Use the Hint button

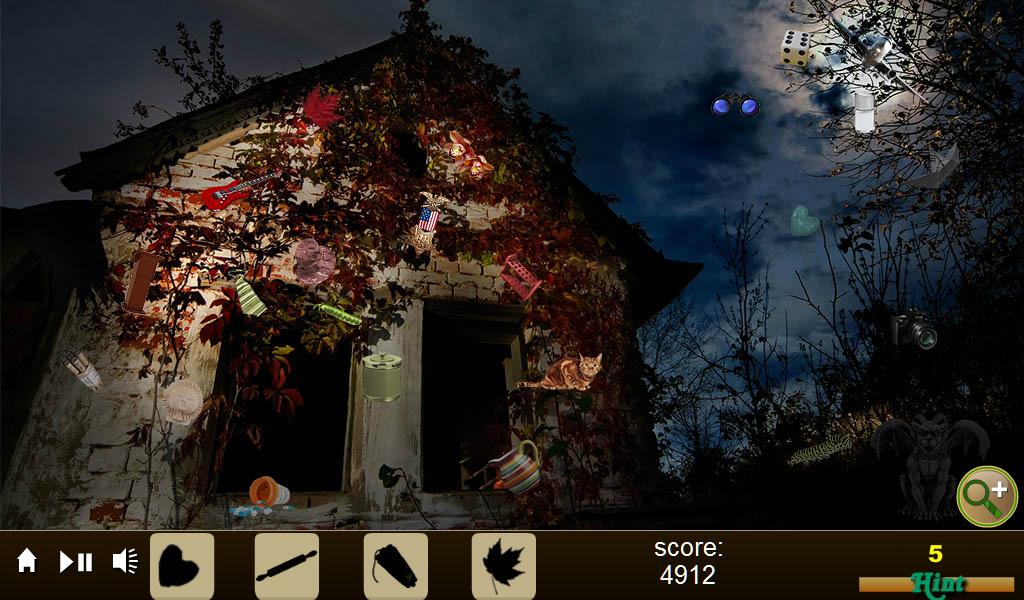point(937,582)
